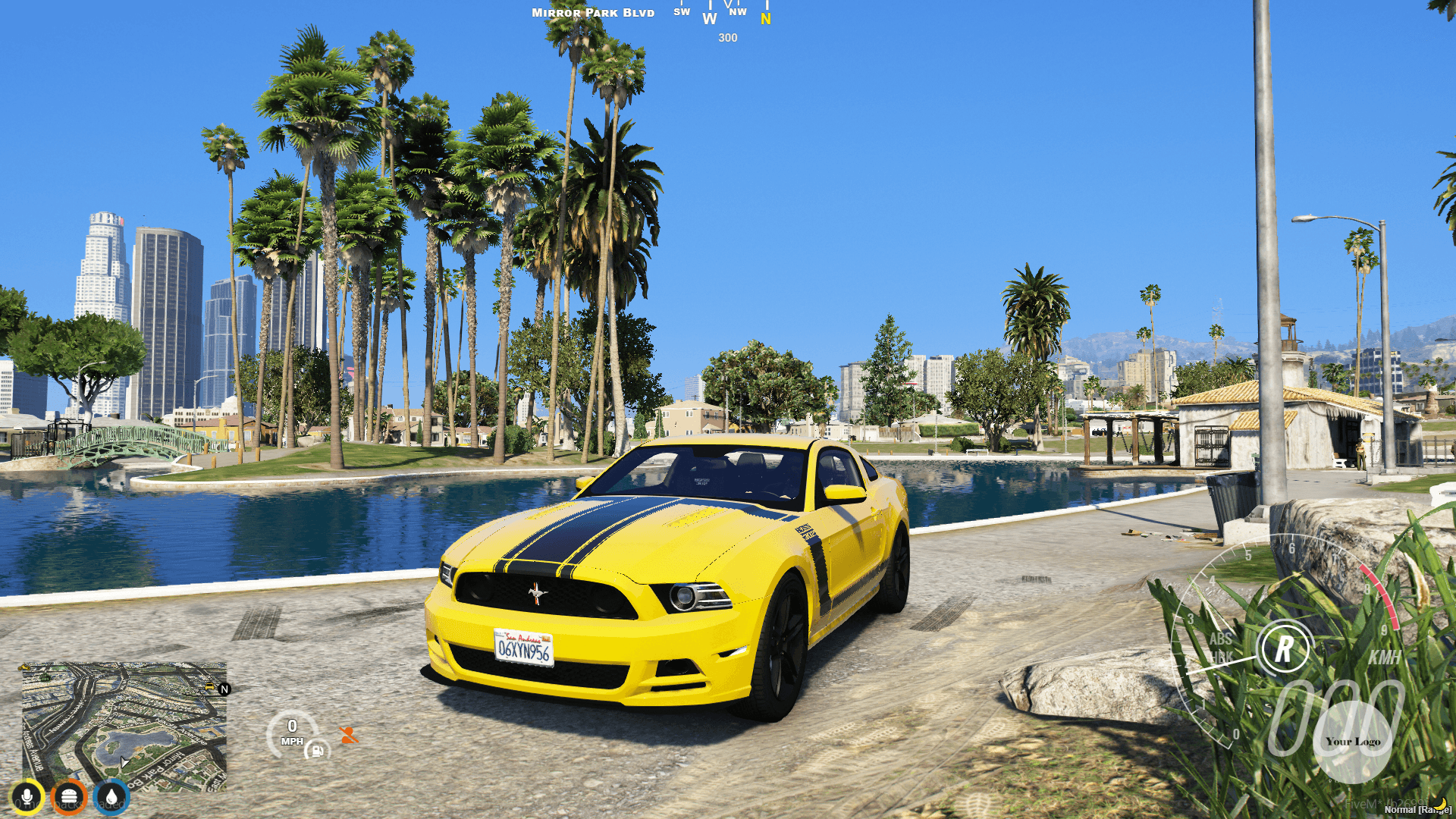Toggle the HNK handbrake indicator
Viewport: 1456px width, 819px height.
(x=1221, y=656)
